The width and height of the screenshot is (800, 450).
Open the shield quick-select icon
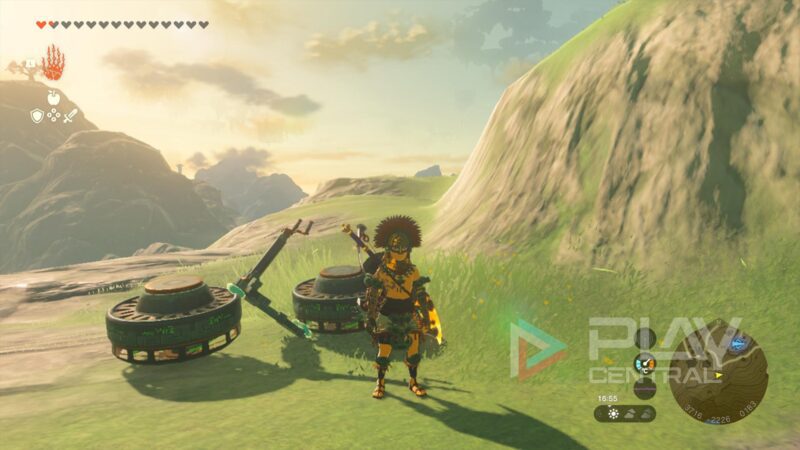[37, 115]
